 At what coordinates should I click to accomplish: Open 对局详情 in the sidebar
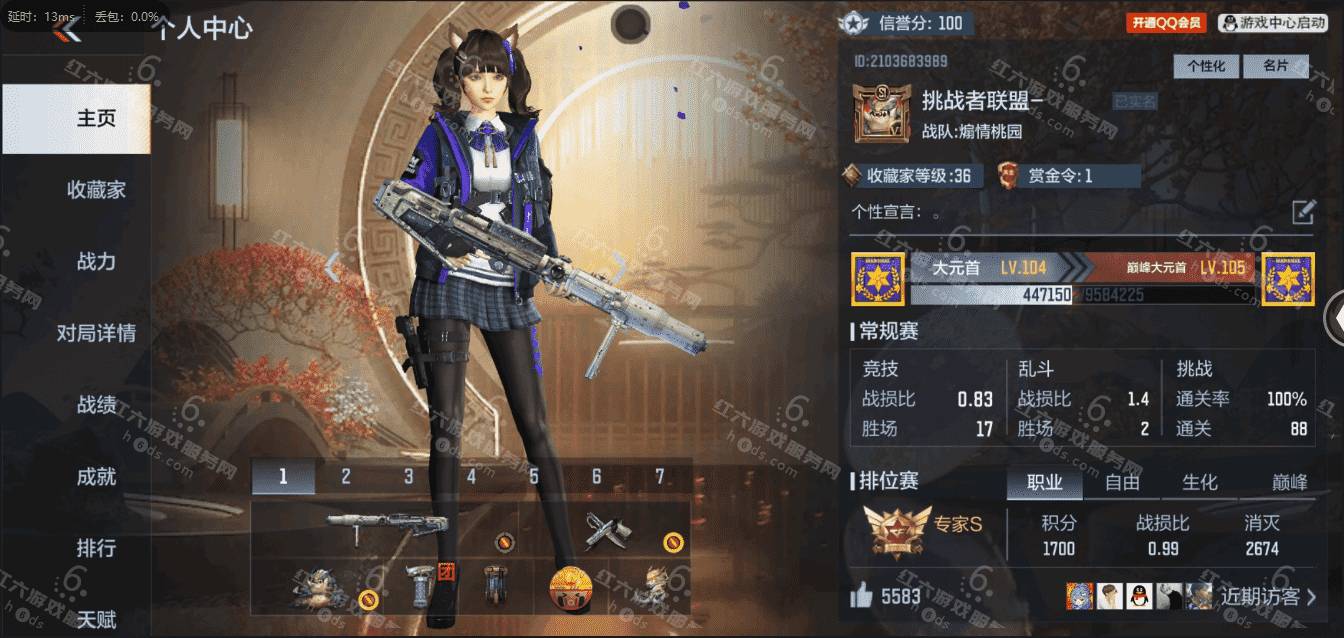click(x=96, y=333)
